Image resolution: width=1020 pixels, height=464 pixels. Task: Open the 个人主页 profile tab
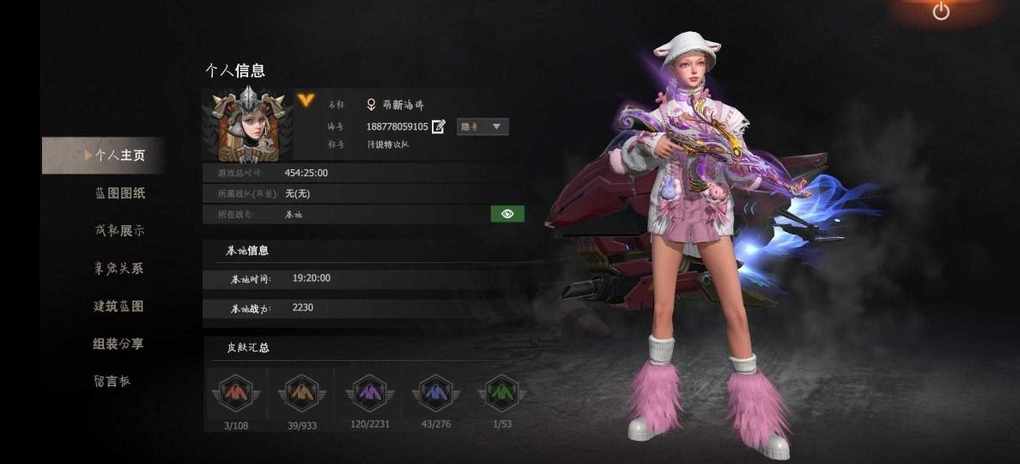pyautogui.click(x=118, y=156)
